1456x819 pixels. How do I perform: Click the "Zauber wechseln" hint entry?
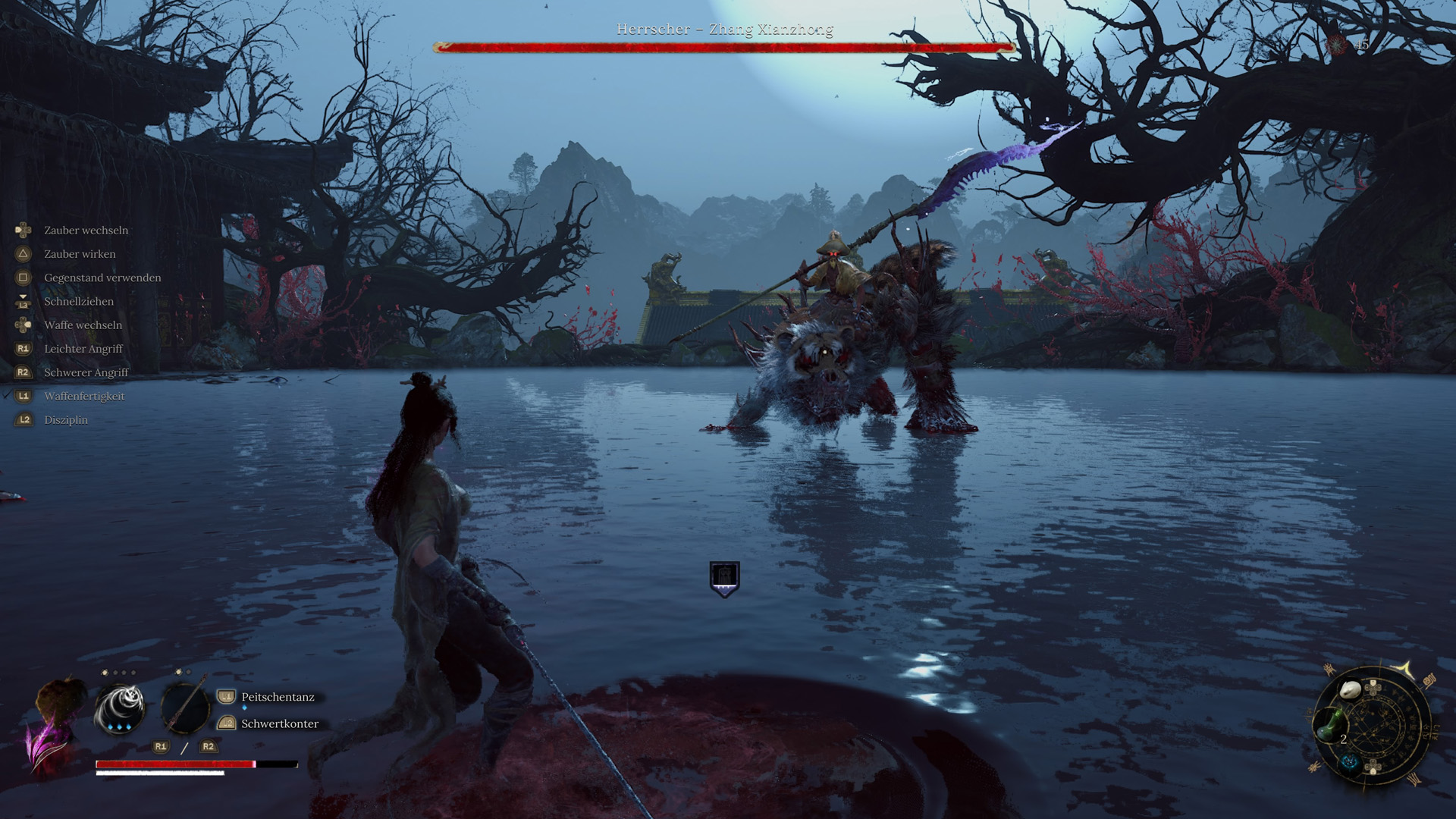point(86,231)
